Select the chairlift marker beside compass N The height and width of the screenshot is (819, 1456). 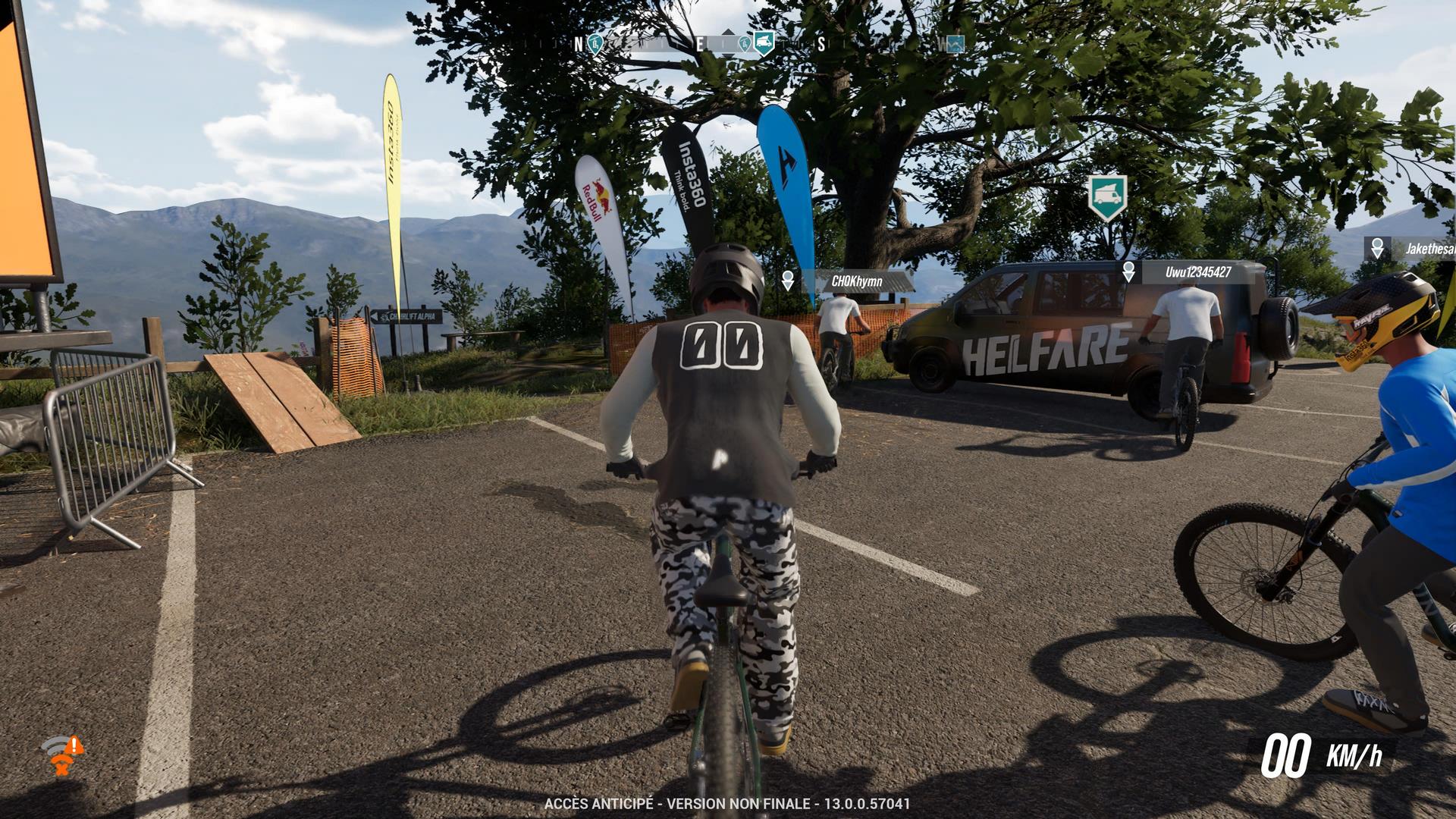point(597,44)
